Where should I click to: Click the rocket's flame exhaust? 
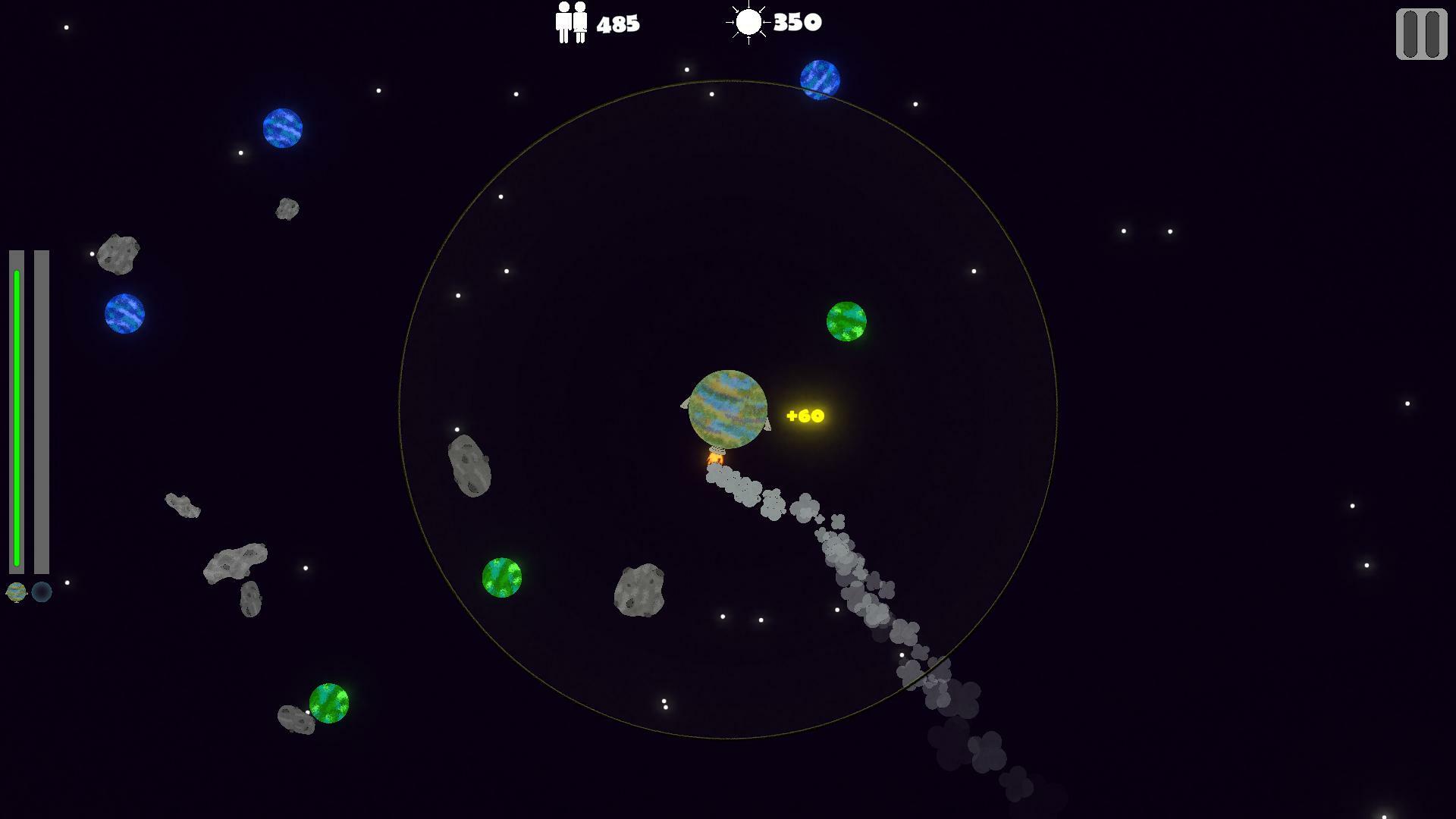tap(715, 458)
